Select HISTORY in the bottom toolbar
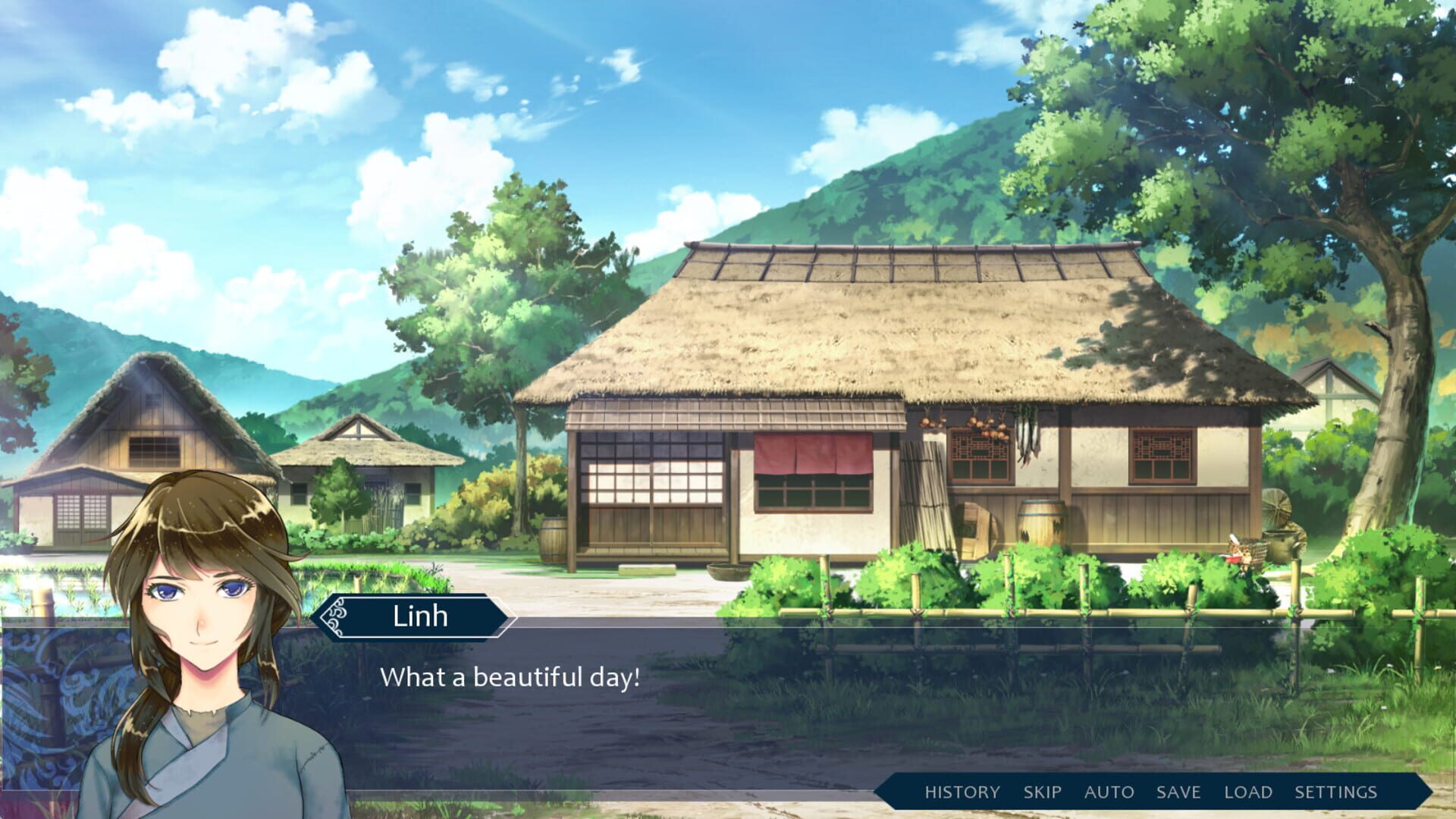Image resolution: width=1456 pixels, height=819 pixels. (960, 792)
